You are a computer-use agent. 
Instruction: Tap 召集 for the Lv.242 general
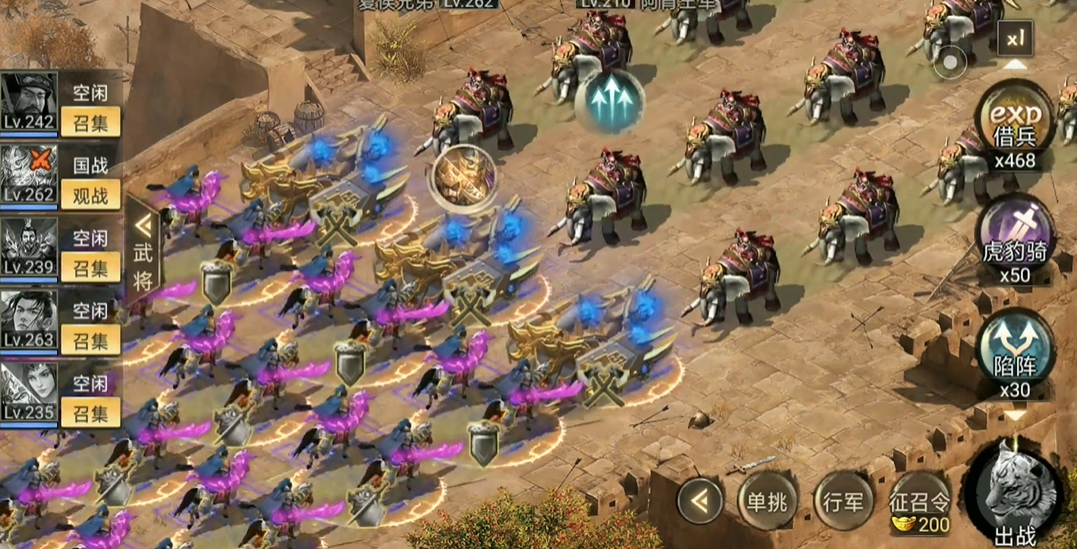pos(90,122)
